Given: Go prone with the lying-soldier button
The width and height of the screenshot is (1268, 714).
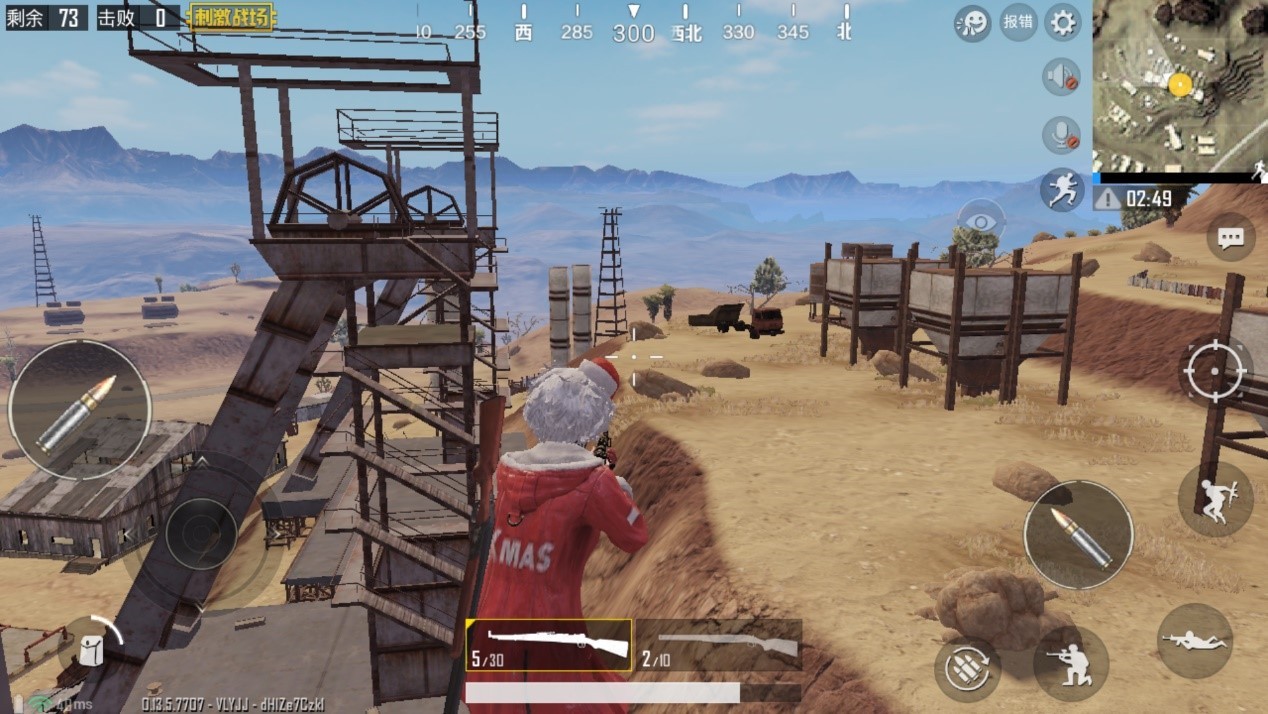Looking at the screenshot, I should 1194,641.
